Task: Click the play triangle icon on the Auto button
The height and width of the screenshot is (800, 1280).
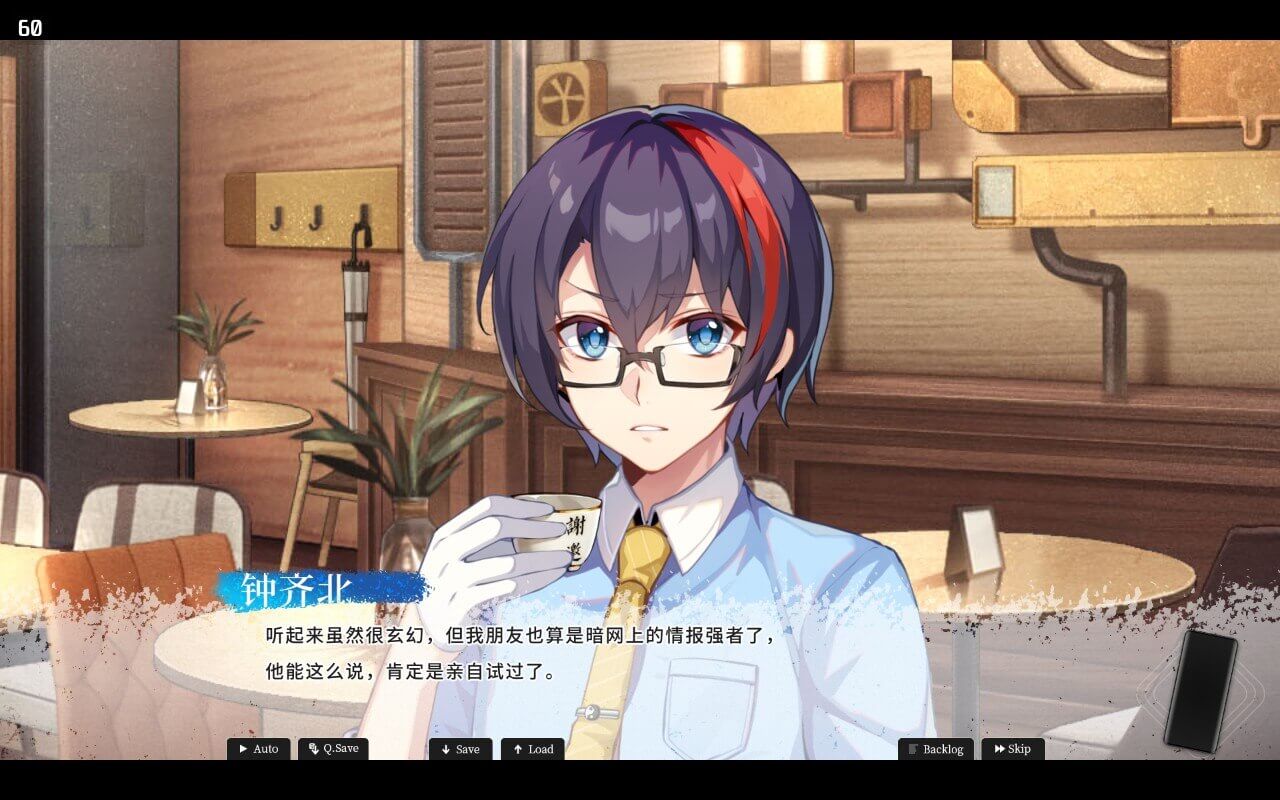Action: point(244,748)
